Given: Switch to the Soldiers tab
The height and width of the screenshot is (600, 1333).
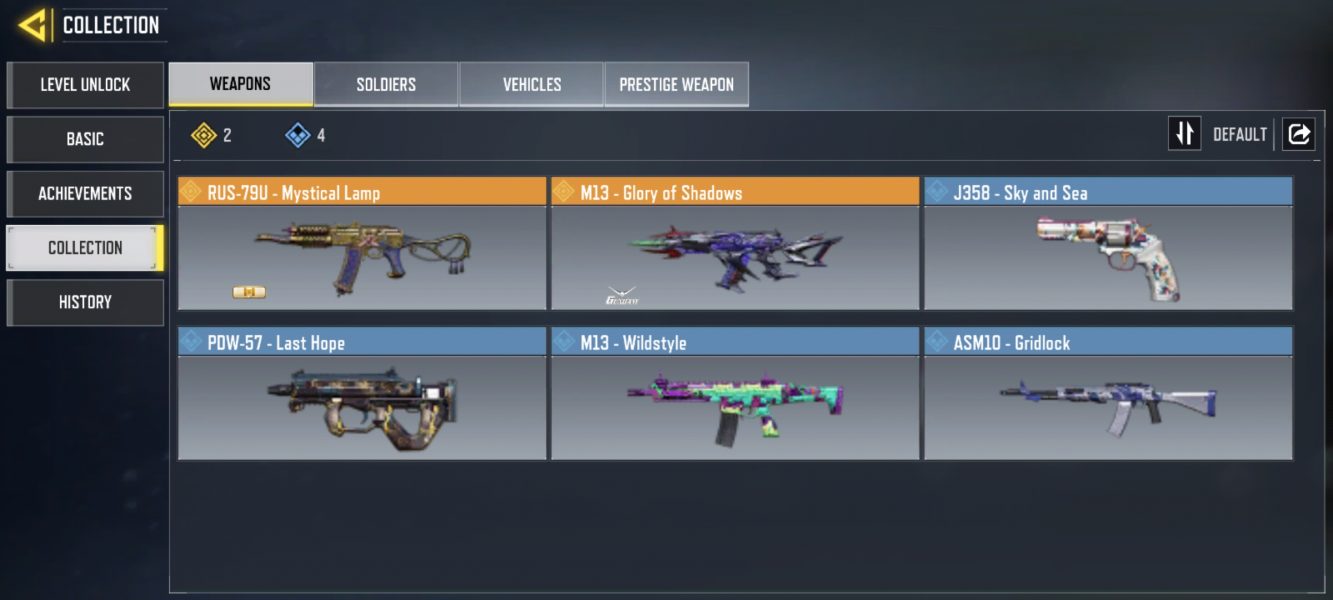Looking at the screenshot, I should [386, 84].
